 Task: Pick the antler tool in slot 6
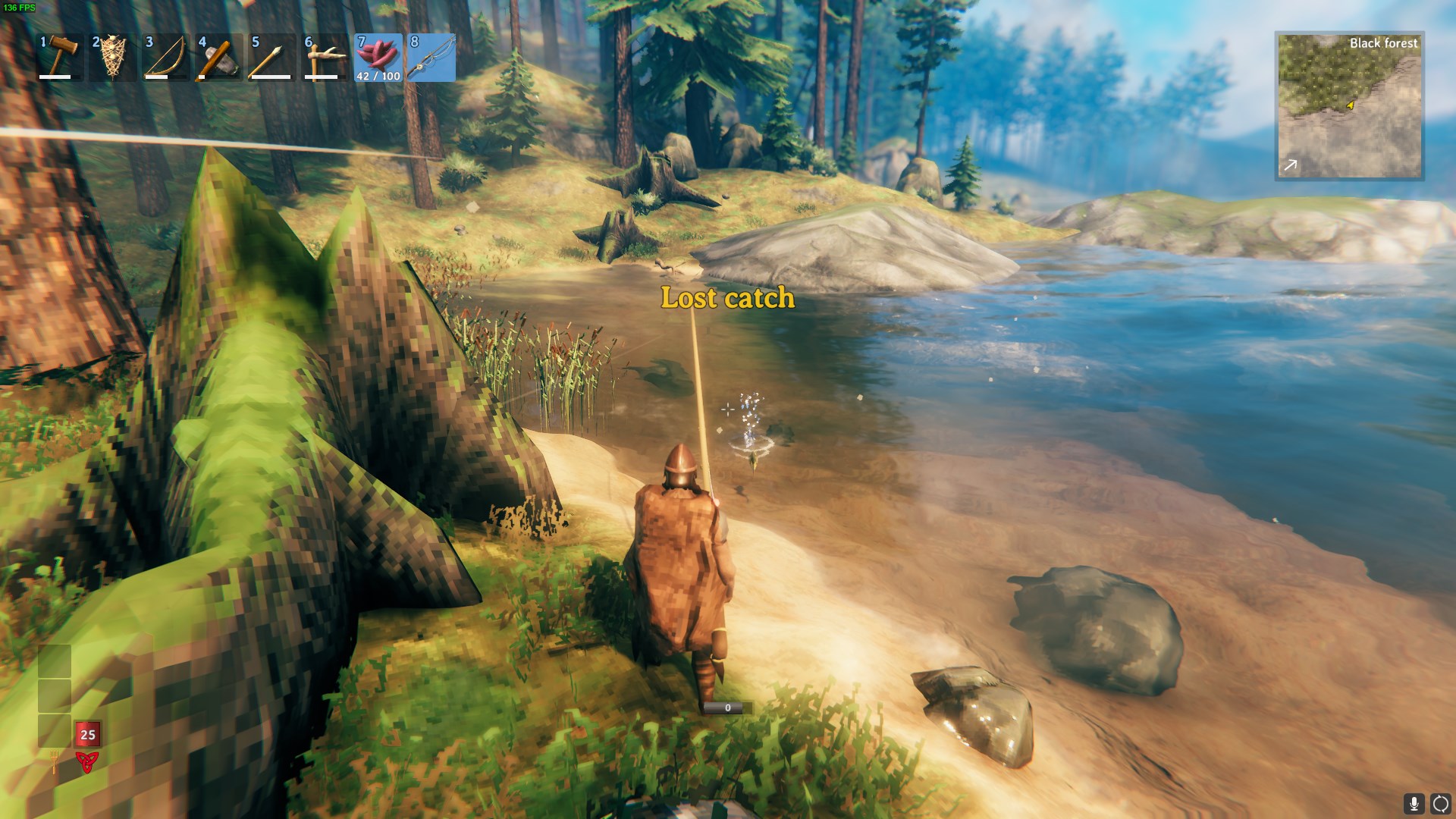[325, 57]
